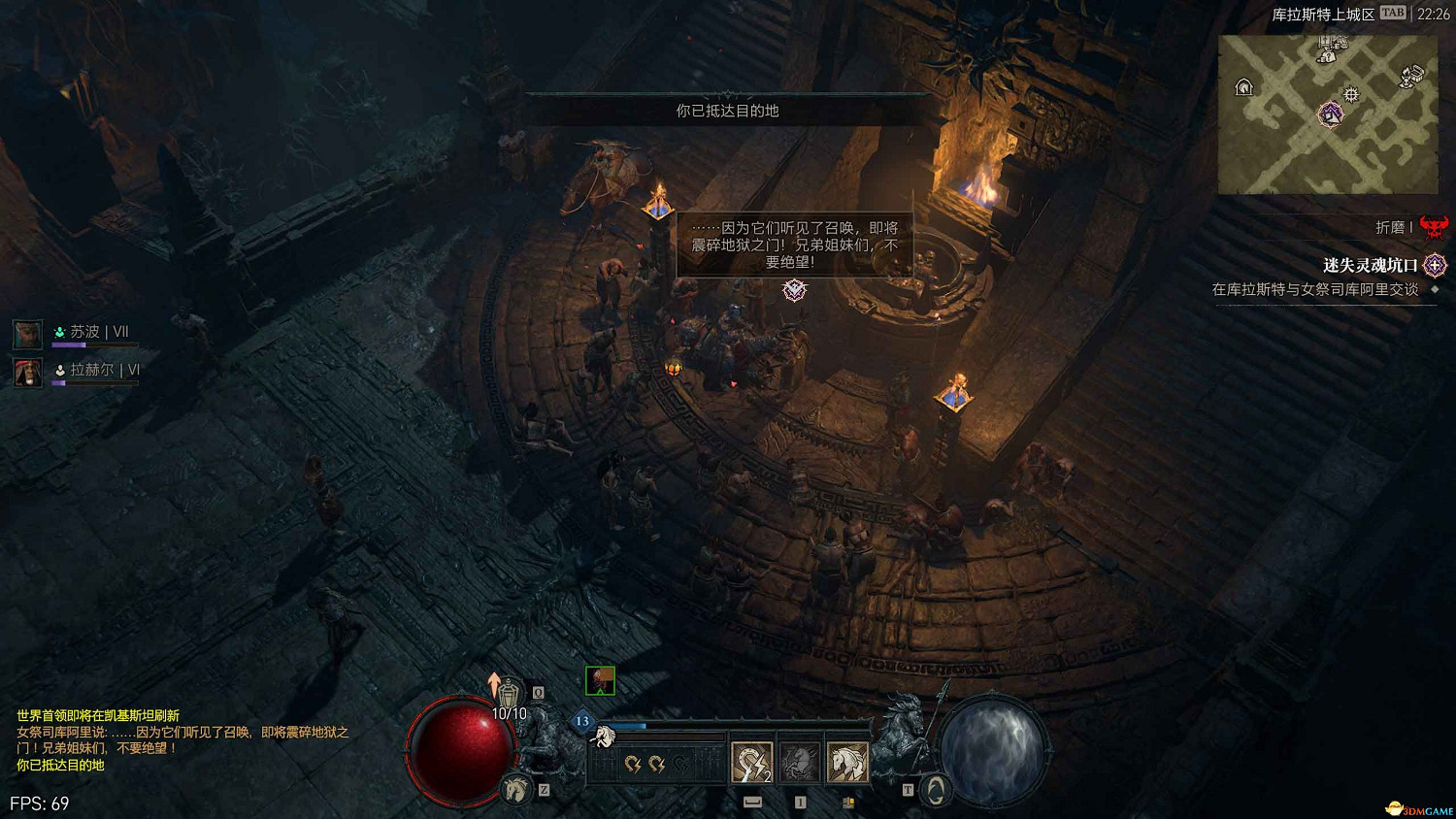The image size is (1456, 819).
Task: Select party member 拉赫尔's portrait
Action: tap(27, 372)
